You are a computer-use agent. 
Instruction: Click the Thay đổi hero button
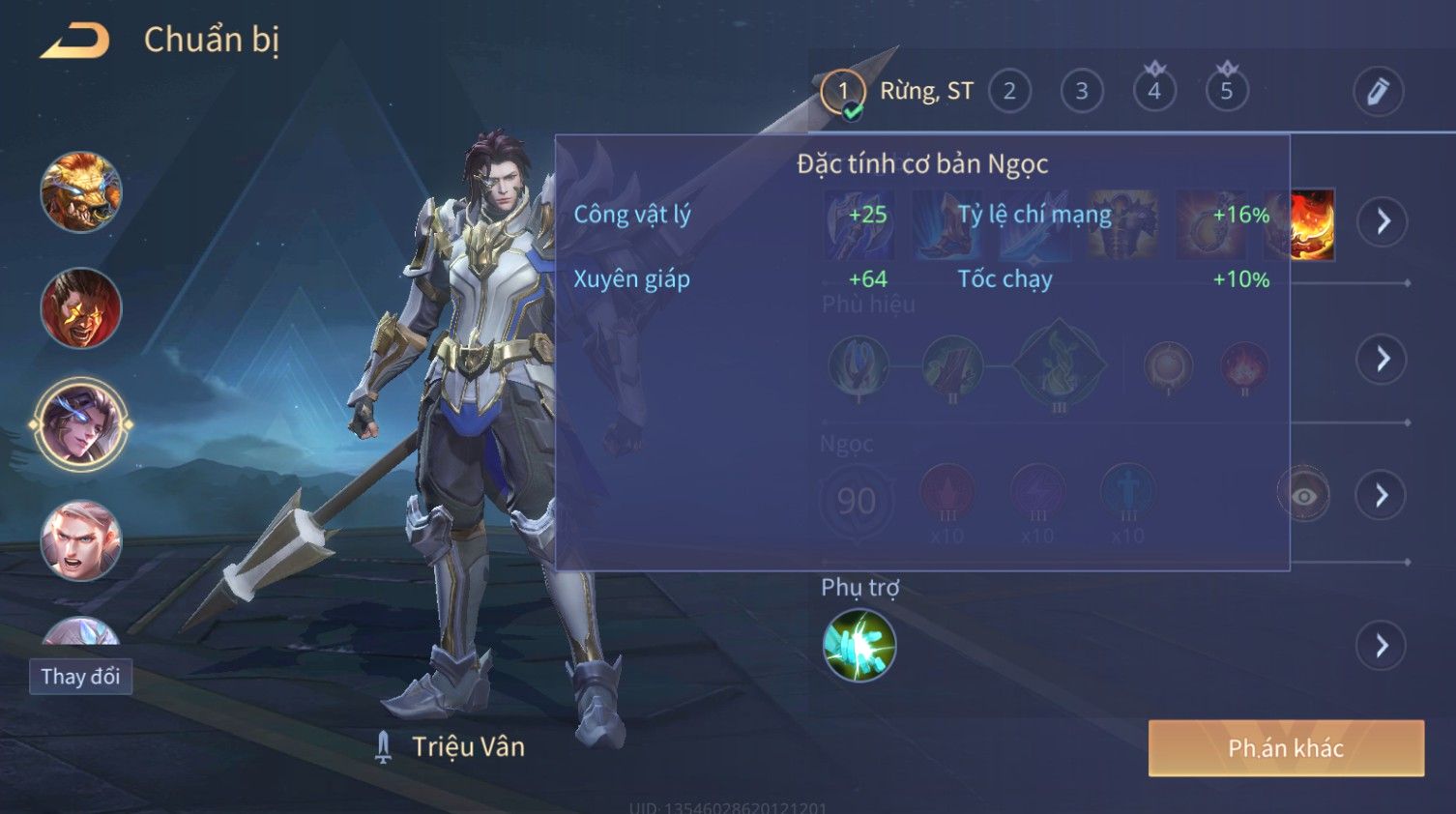tap(80, 677)
